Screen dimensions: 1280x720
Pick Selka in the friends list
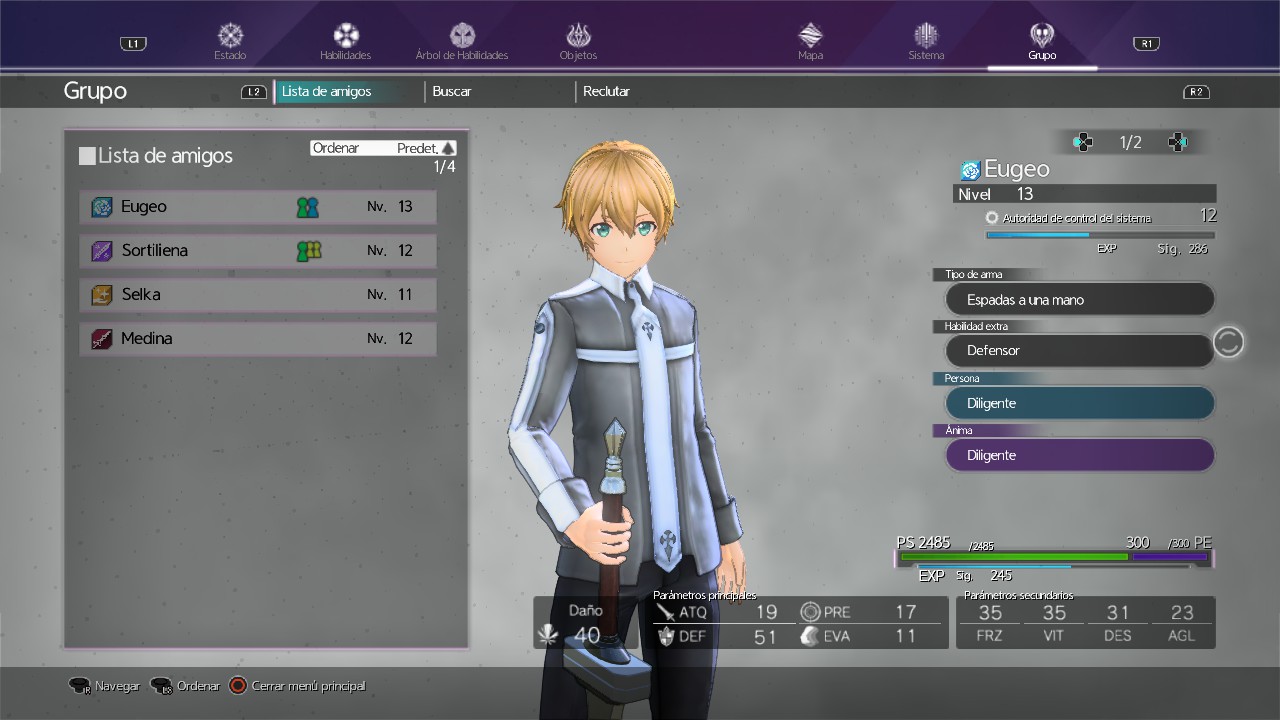[x=258, y=295]
